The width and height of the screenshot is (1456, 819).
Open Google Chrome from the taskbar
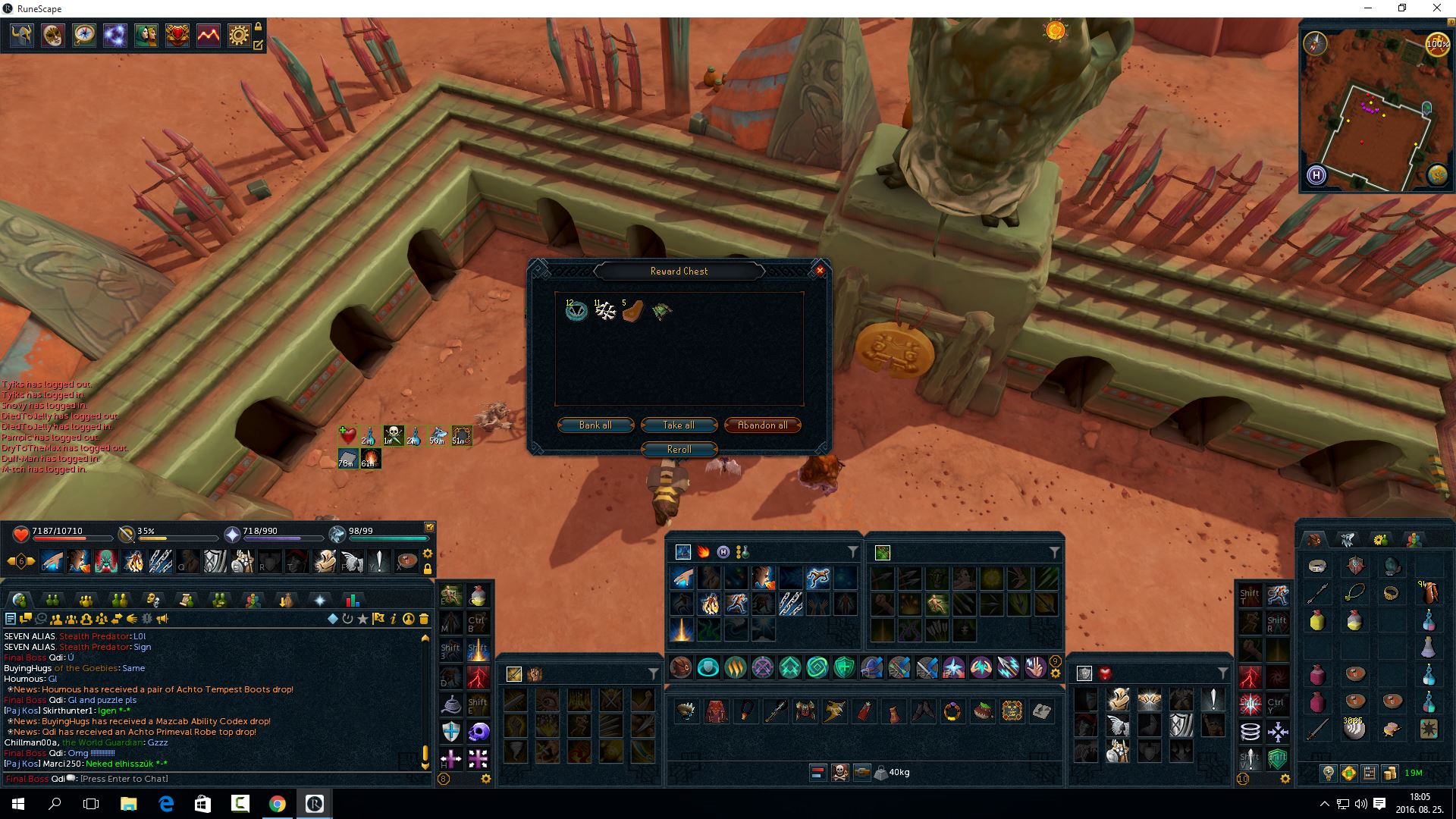click(277, 804)
